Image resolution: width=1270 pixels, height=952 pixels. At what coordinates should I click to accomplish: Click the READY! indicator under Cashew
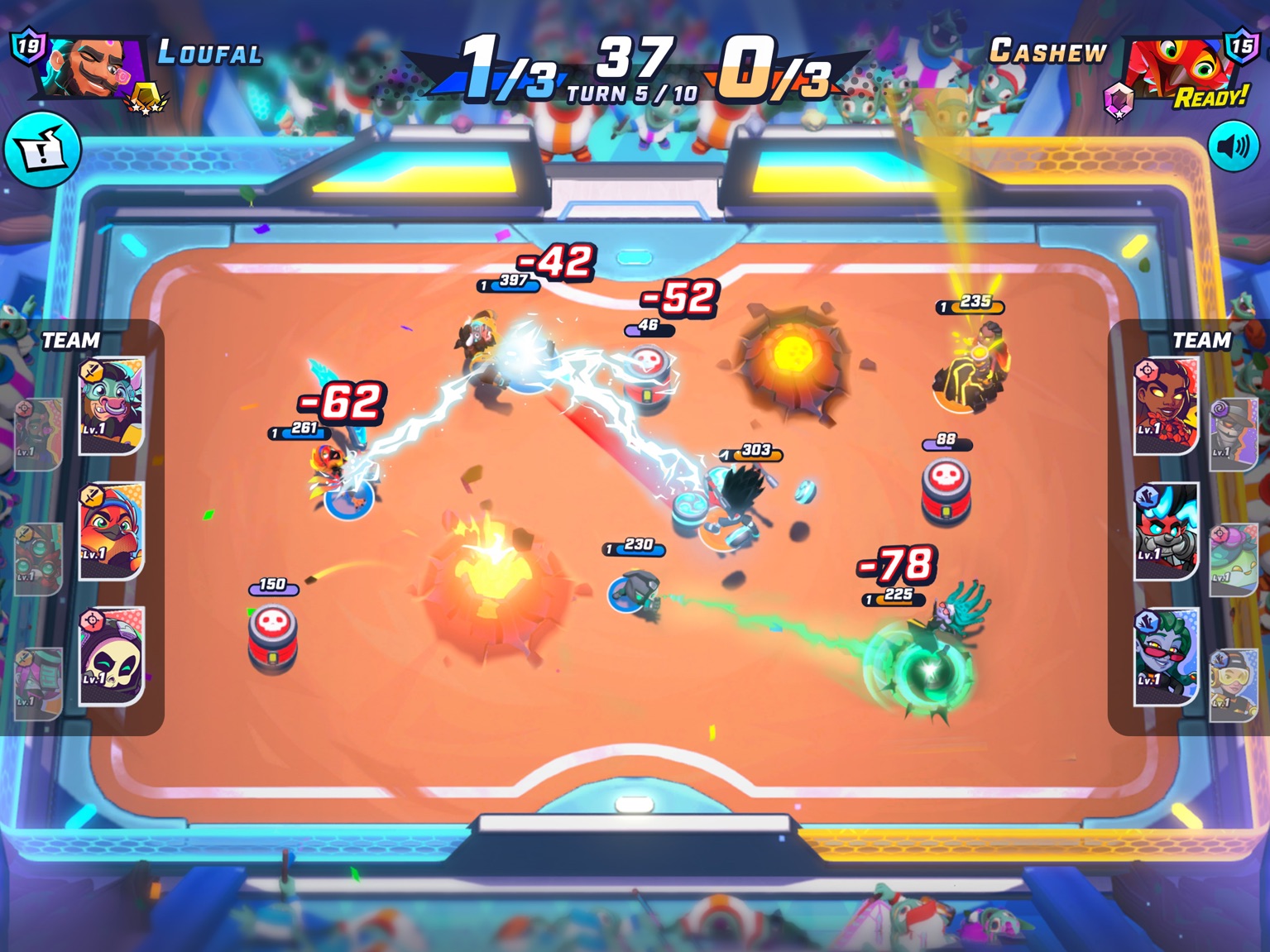(1211, 98)
